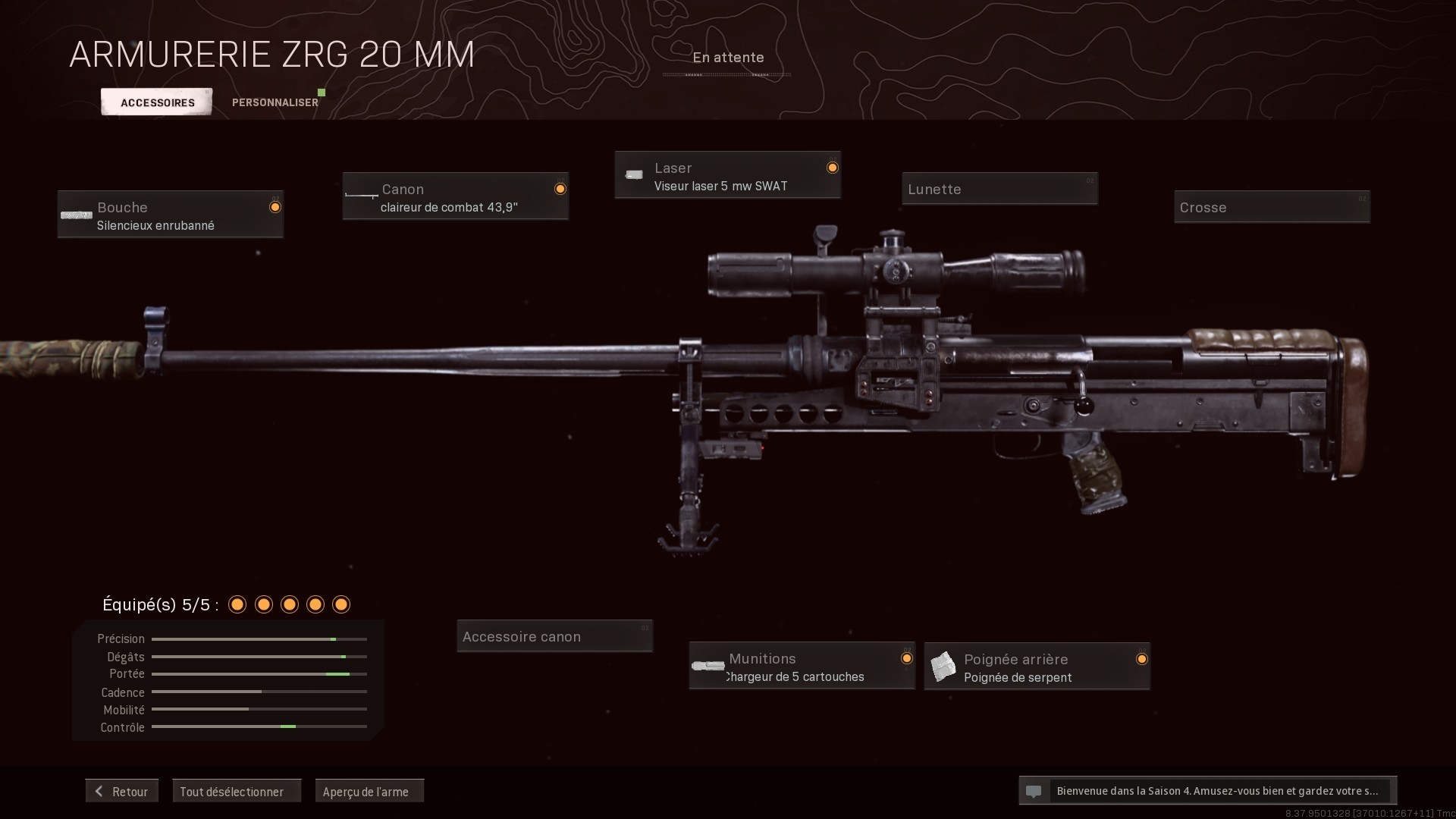Open the Personnaliser tab
The height and width of the screenshot is (819, 1456).
click(275, 102)
